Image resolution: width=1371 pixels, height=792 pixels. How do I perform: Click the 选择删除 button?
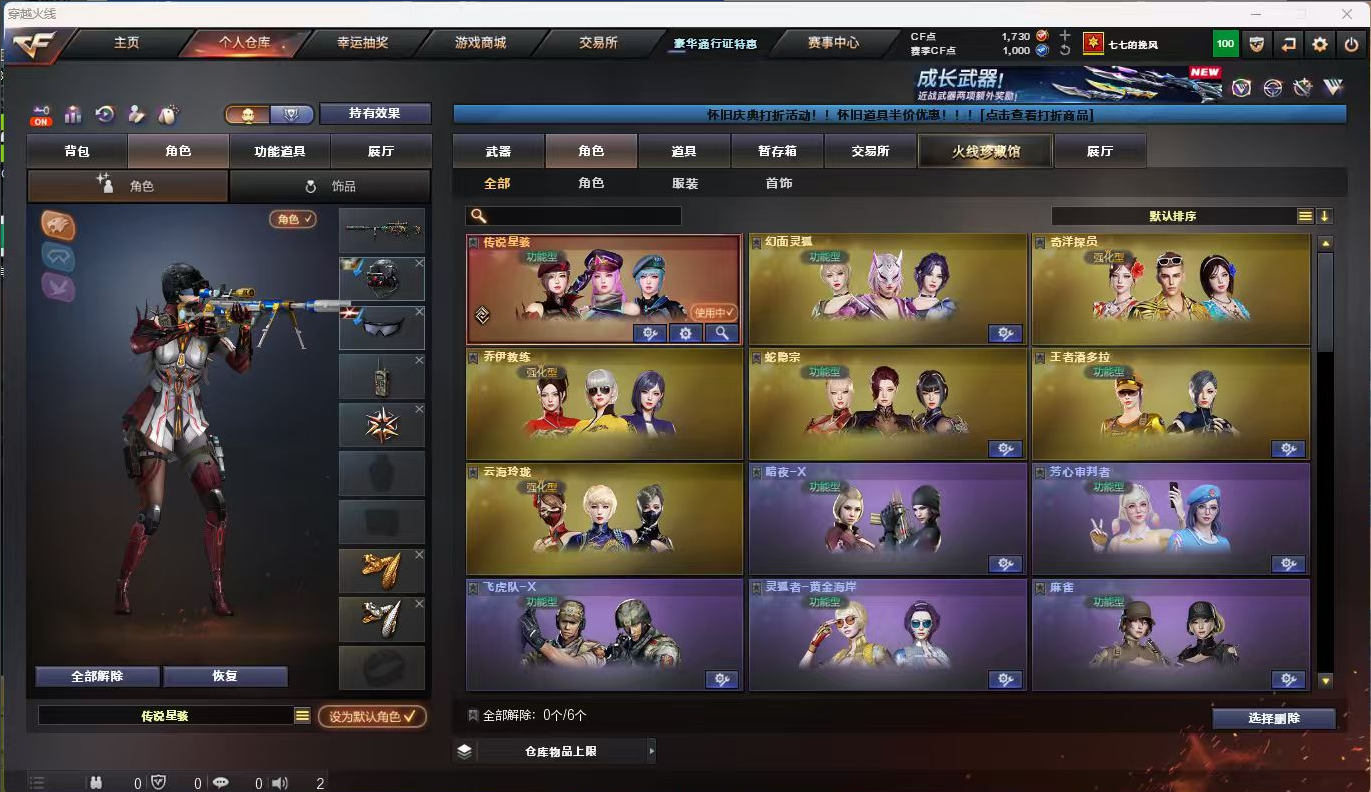tap(1274, 718)
